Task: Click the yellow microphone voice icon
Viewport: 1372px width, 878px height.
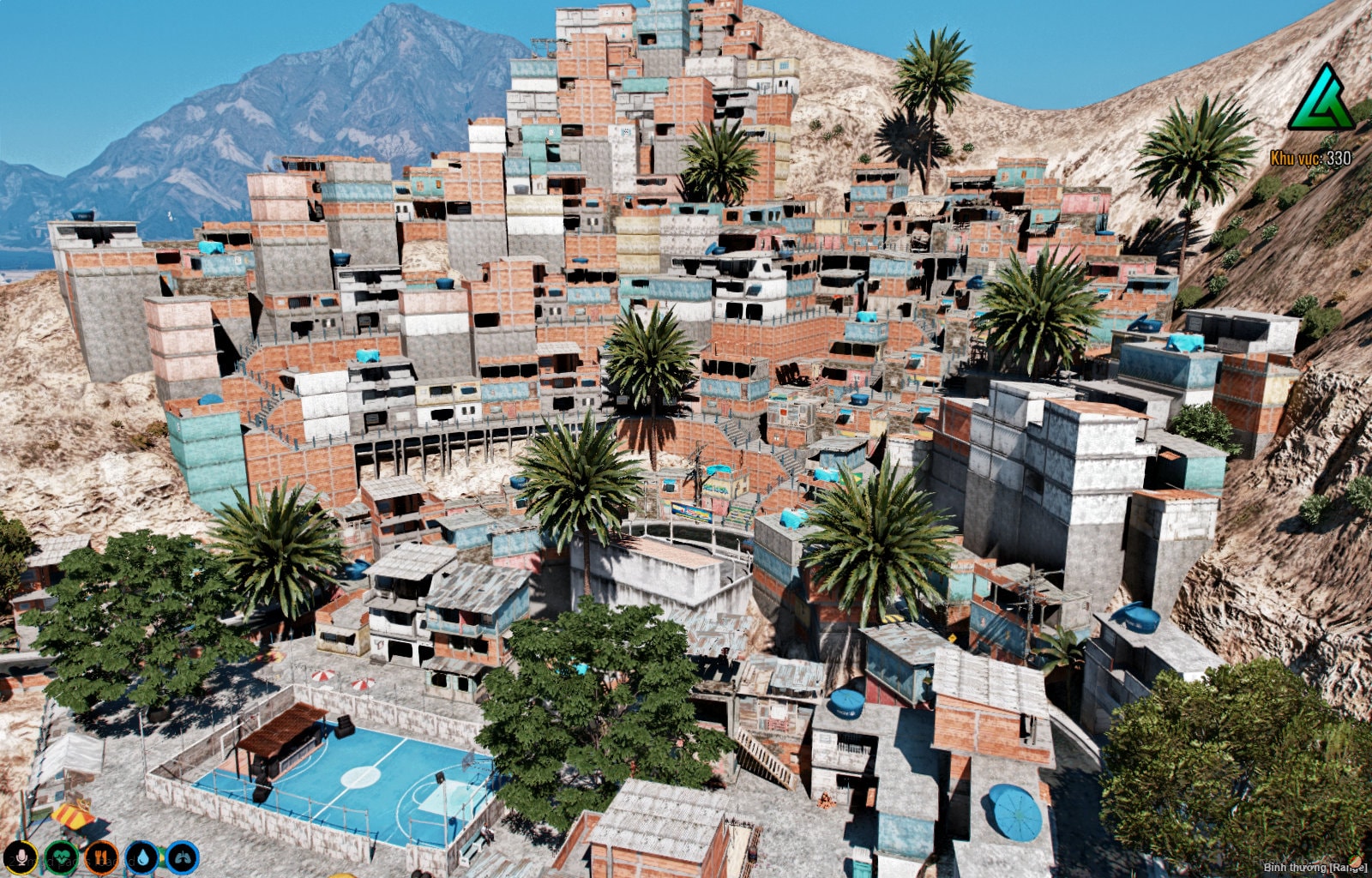Action: 21,857
